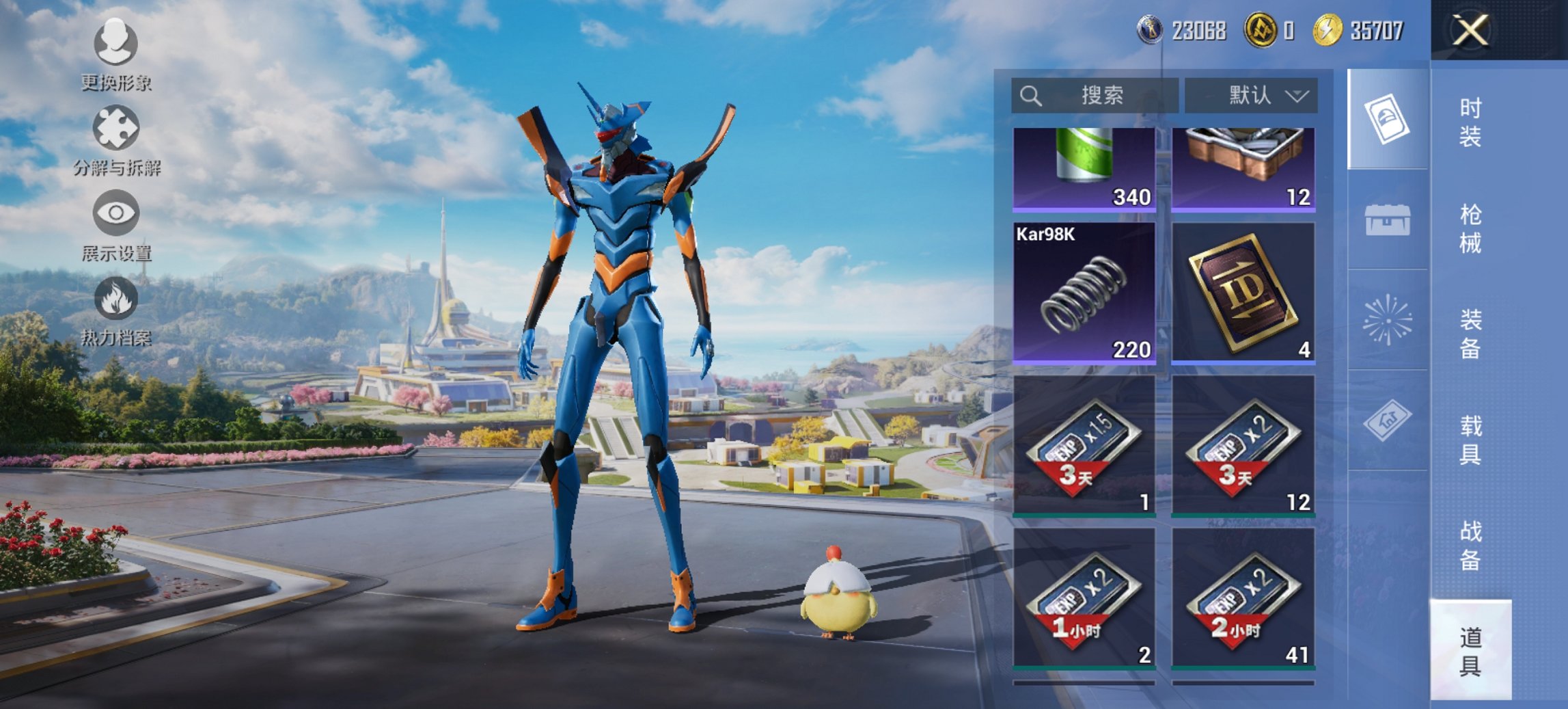Screen dimensions: 1568x709
Task: Click the 搜索 search field
Action: [1095, 96]
